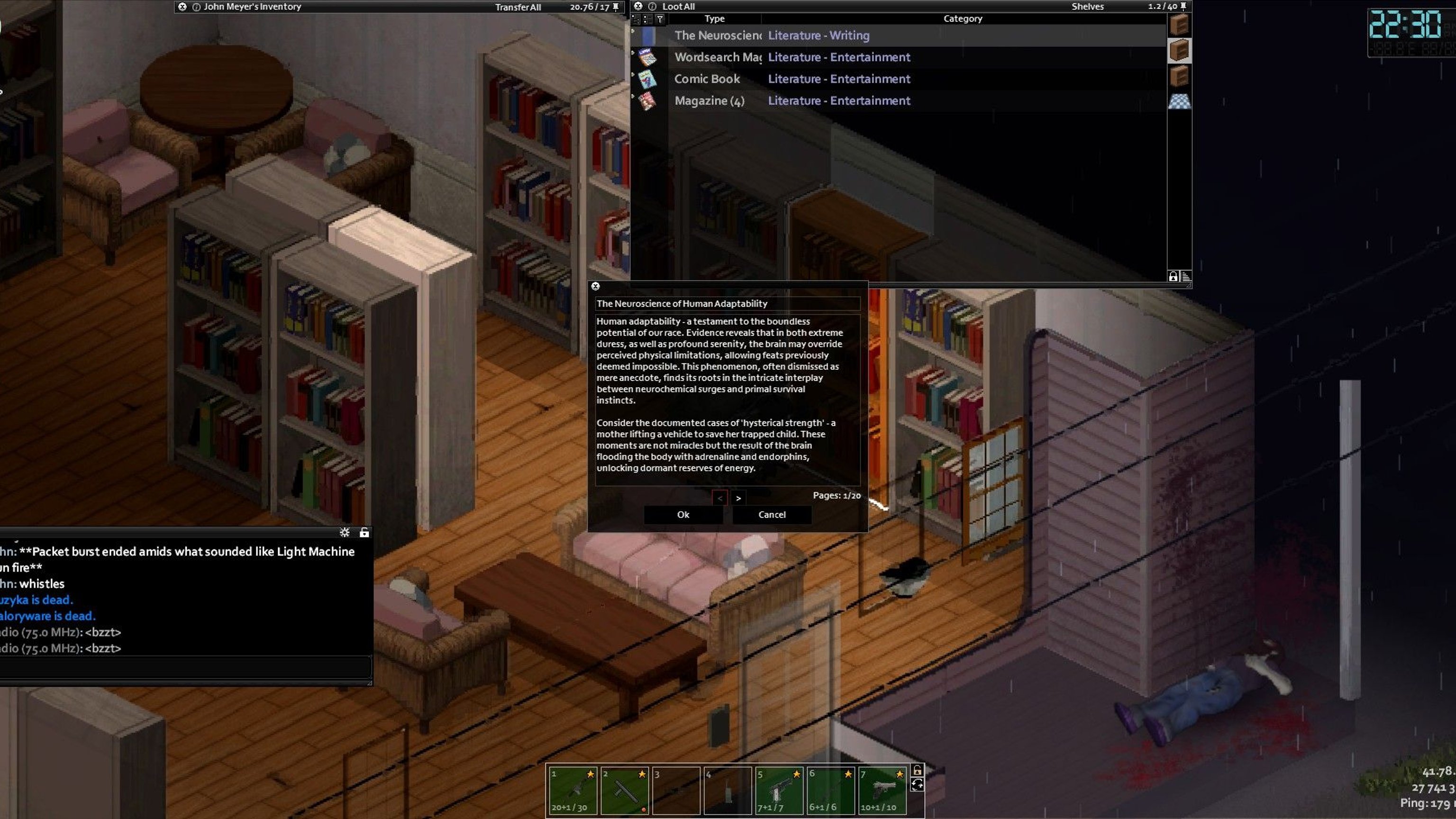The image size is (1456, 819).
Task: Click Loot All on the shelves
Action: pyautogui.click(x=678, y=7)
